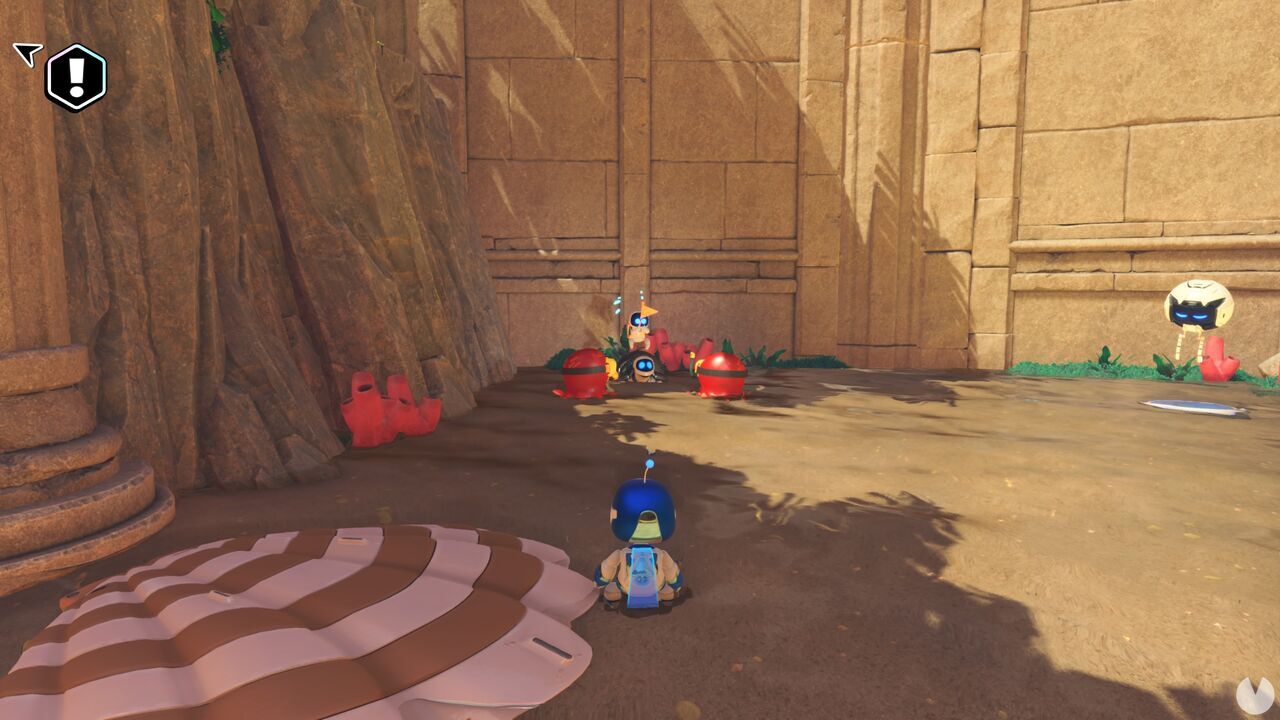
Task: Click the red coral beside the wall emblem
Action: pos(1218,360)
